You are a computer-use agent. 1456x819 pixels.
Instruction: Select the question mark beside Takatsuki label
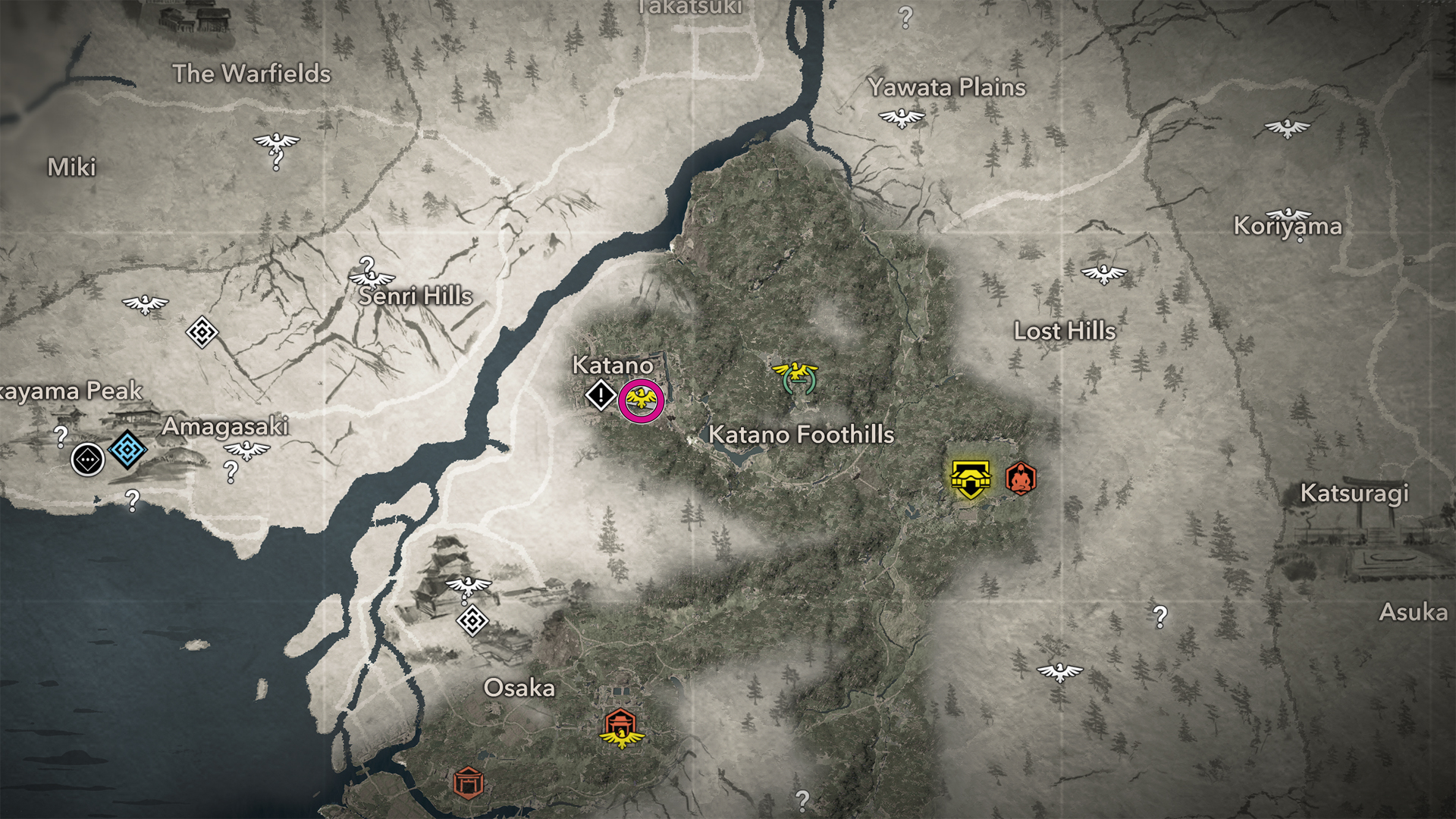click(x=905, y=17)
